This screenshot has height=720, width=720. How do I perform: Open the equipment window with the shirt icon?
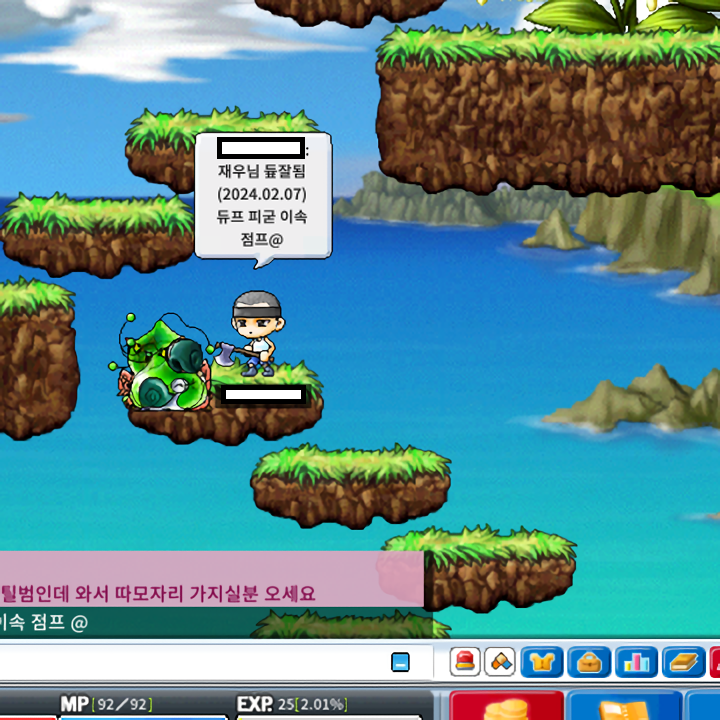pyautogui.click(x=543, y=662)
